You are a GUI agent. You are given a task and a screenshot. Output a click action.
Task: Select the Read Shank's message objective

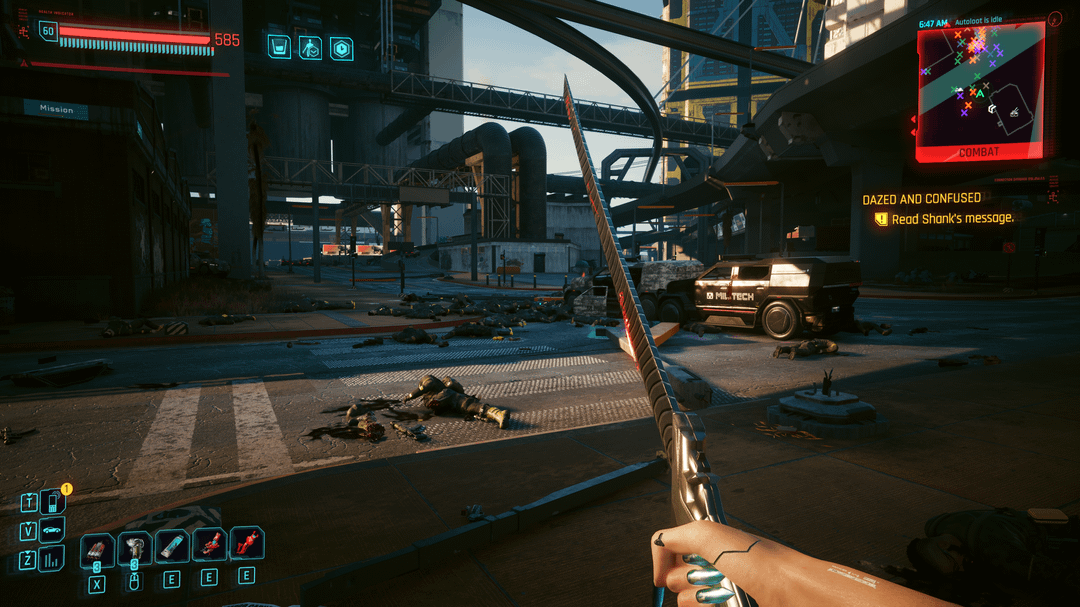point(952,218)
